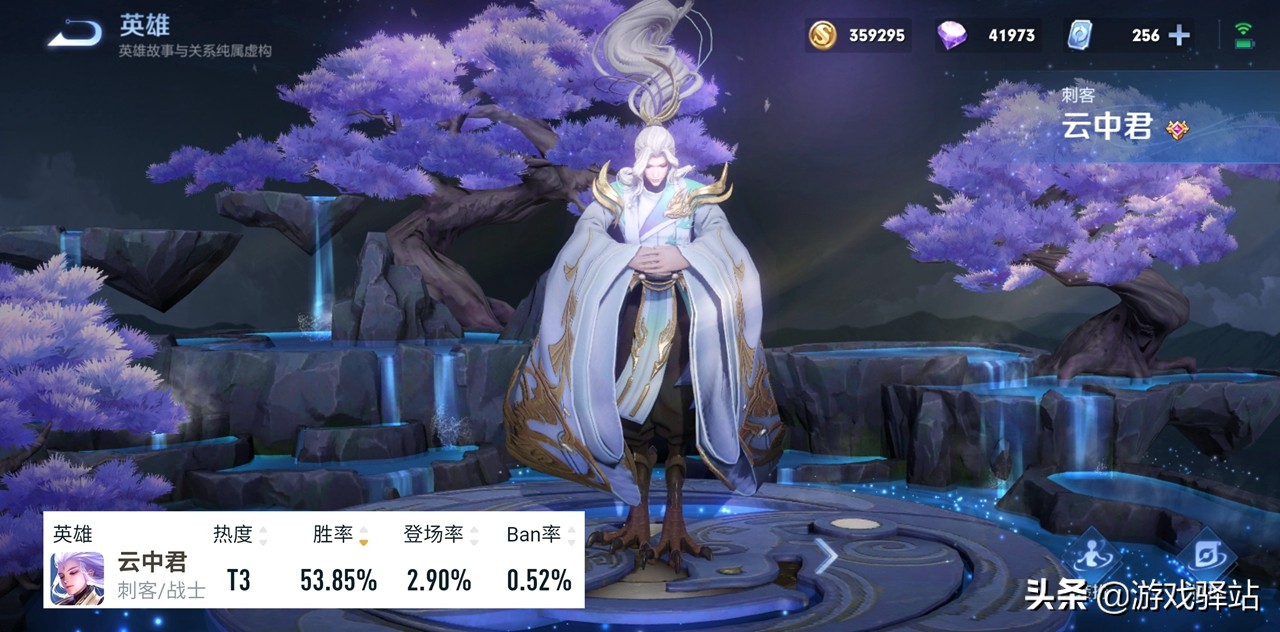Open the gold coin balance
The height and width of the screenshot is (632, 1280).
[822, 36]
